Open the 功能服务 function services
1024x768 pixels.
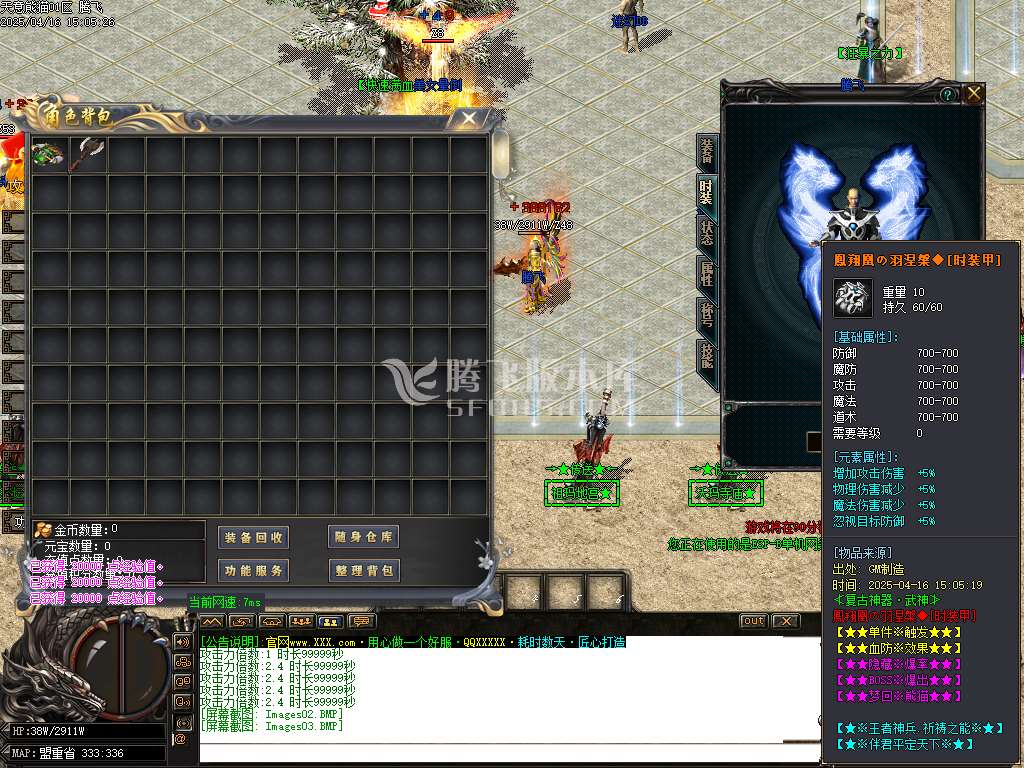click(254, 571)
